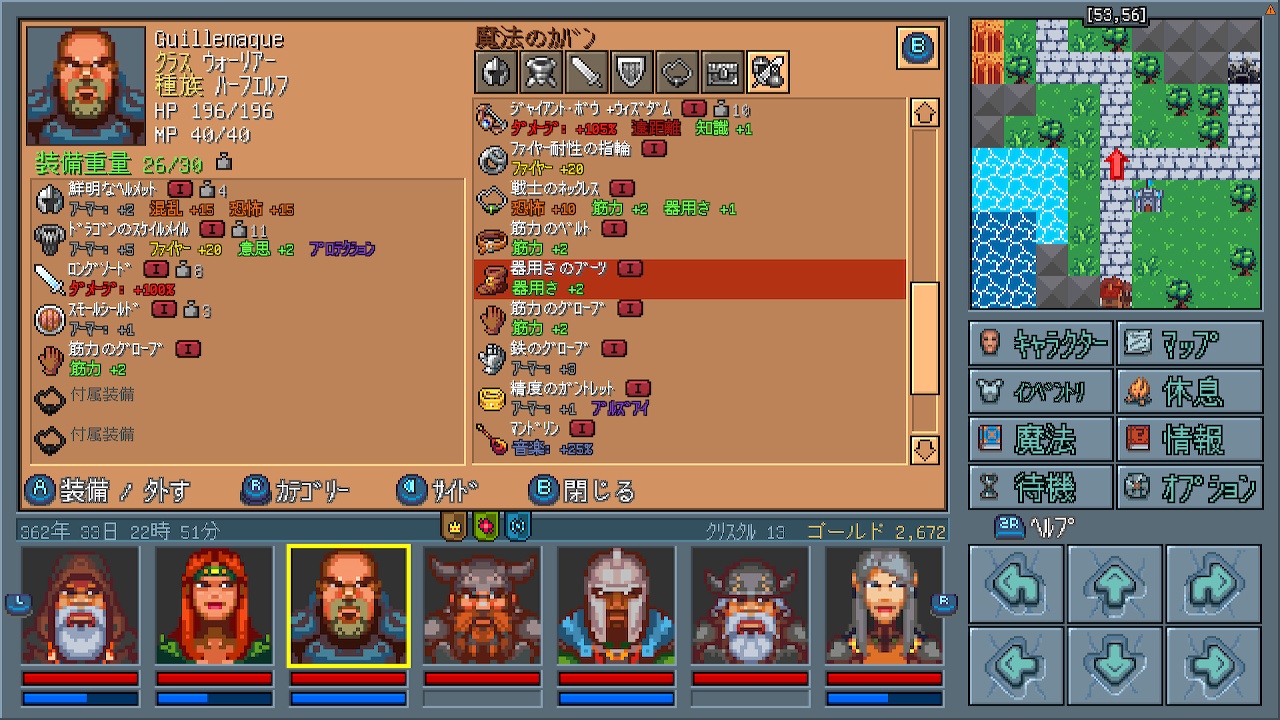Switch to the shield category tab
The image size is (1280, 720).
click(632, 72)
